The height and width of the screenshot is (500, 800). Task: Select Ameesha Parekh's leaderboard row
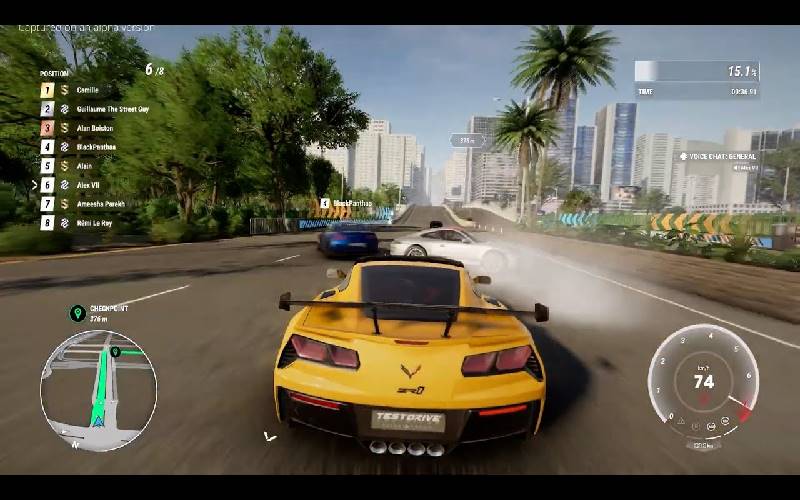101,204
